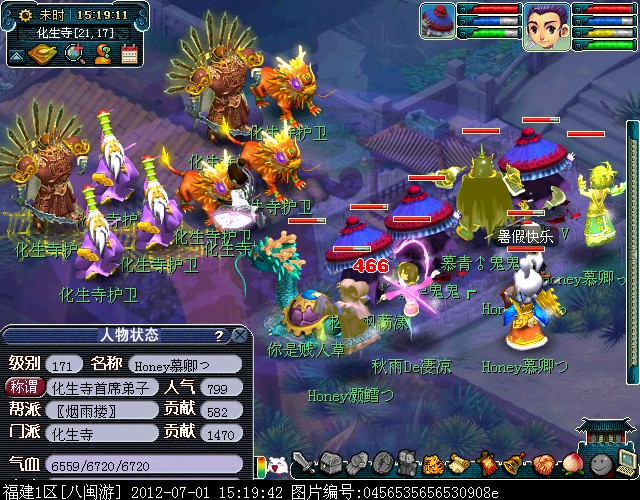
Task: Click the orange figure question-mark icon
Action: pyautogui.click(x=101, y=54)
